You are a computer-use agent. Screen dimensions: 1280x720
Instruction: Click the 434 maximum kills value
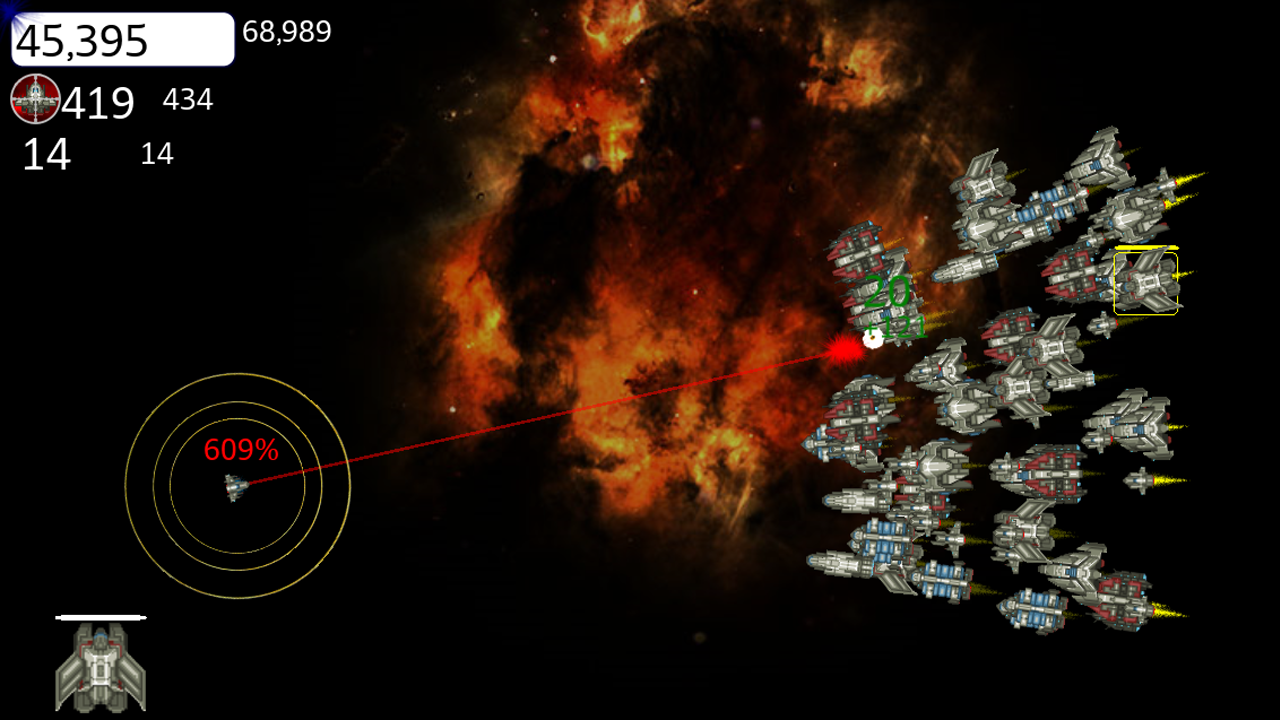click(x=186, y=100)
